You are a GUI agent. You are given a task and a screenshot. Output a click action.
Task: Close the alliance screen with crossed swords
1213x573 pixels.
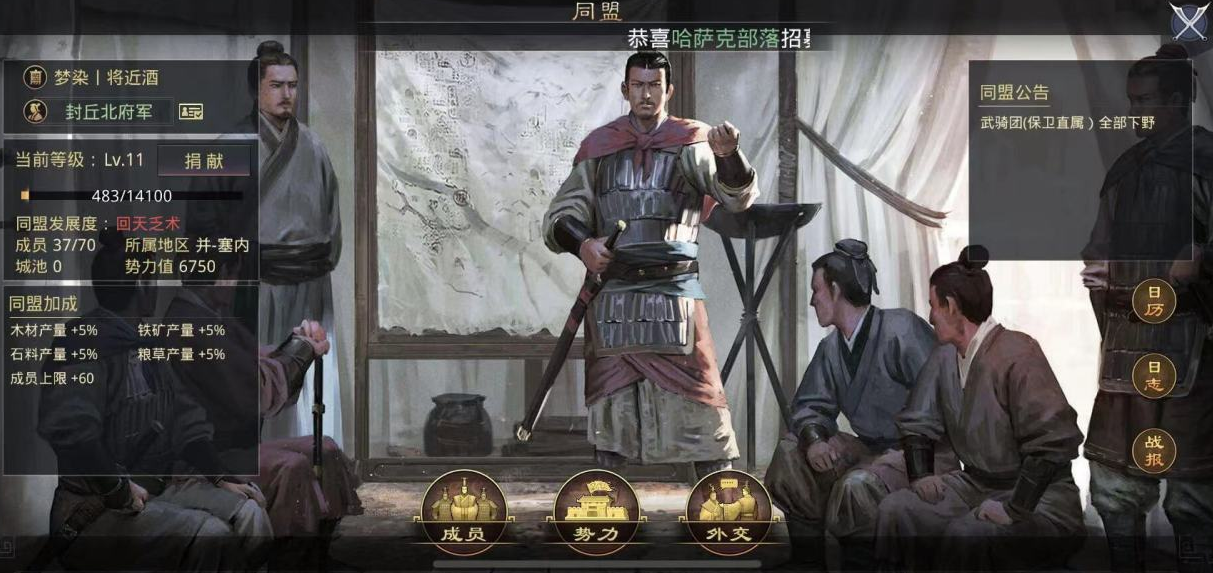click(1188, 22)
